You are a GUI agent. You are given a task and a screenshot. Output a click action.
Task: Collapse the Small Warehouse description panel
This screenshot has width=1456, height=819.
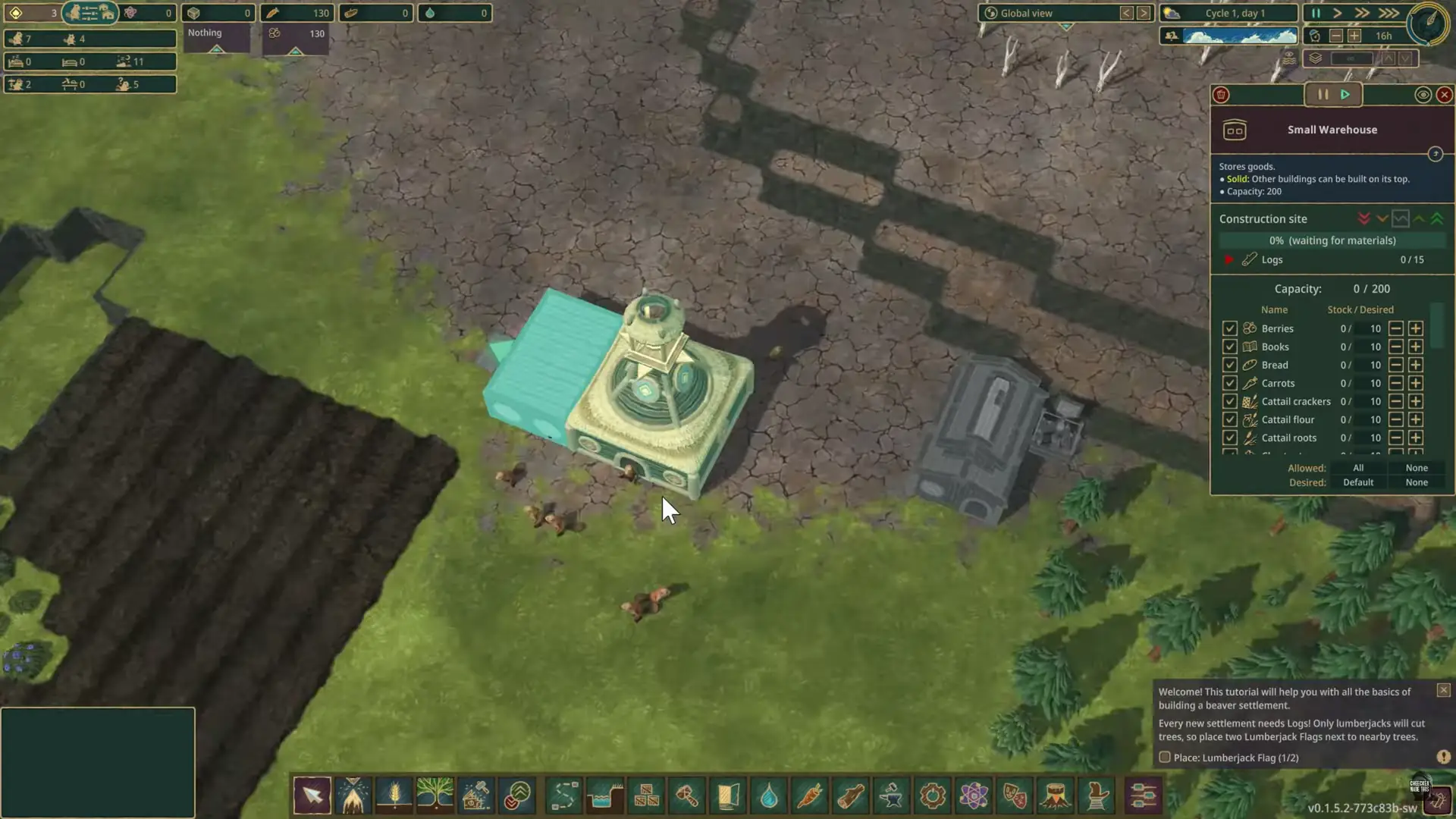click(1436, 155)
